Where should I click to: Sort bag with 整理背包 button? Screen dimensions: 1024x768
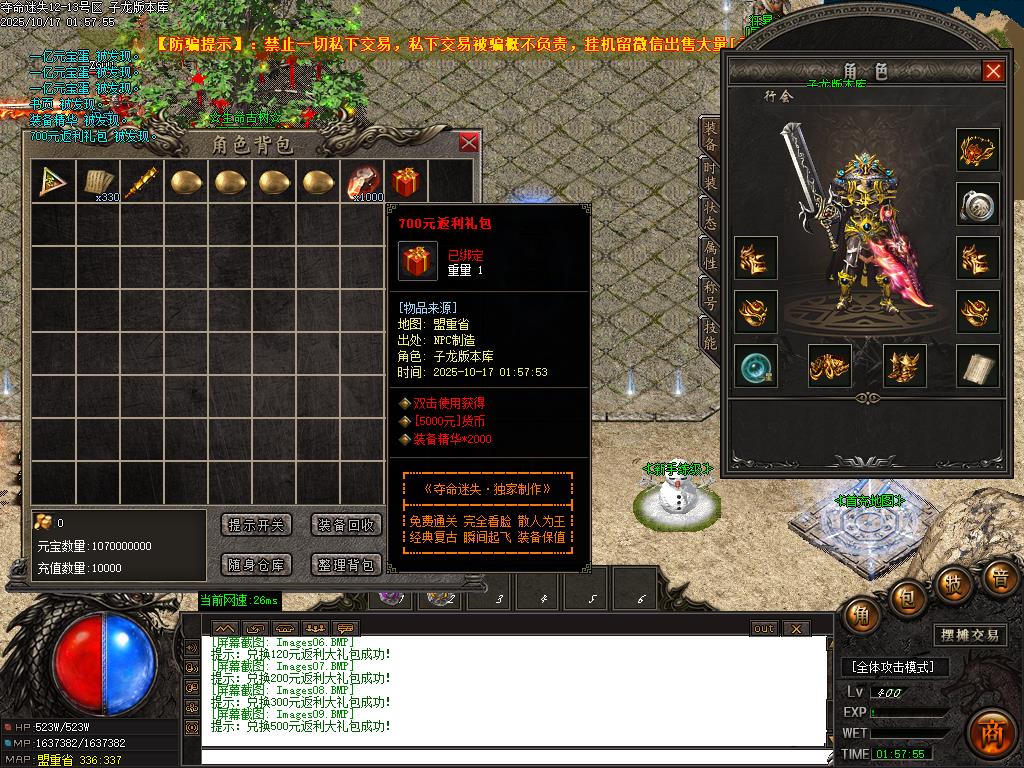coord(346,565)
